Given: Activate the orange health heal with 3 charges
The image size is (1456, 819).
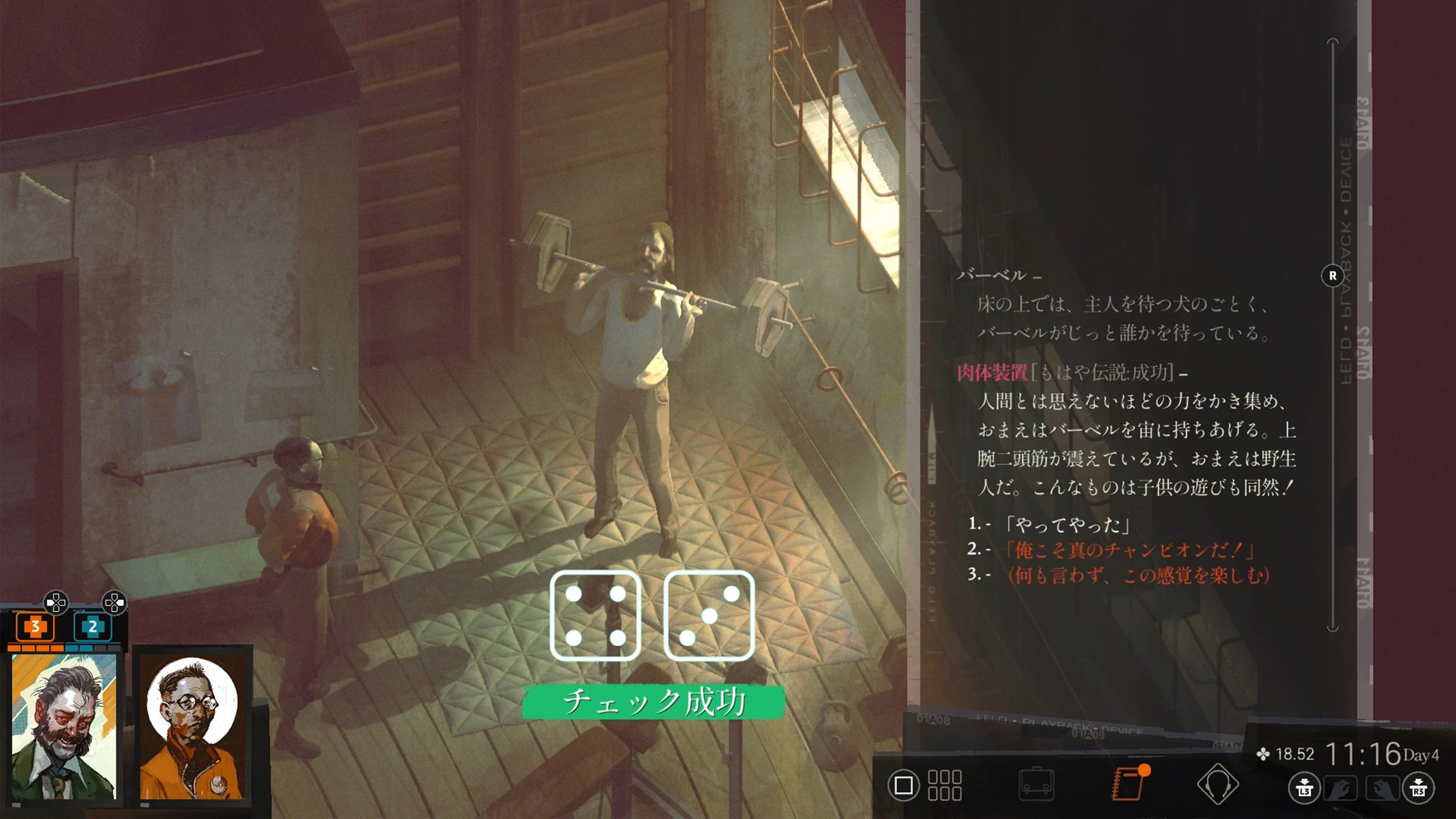Looking at the screenshot, I should point(36,627).
